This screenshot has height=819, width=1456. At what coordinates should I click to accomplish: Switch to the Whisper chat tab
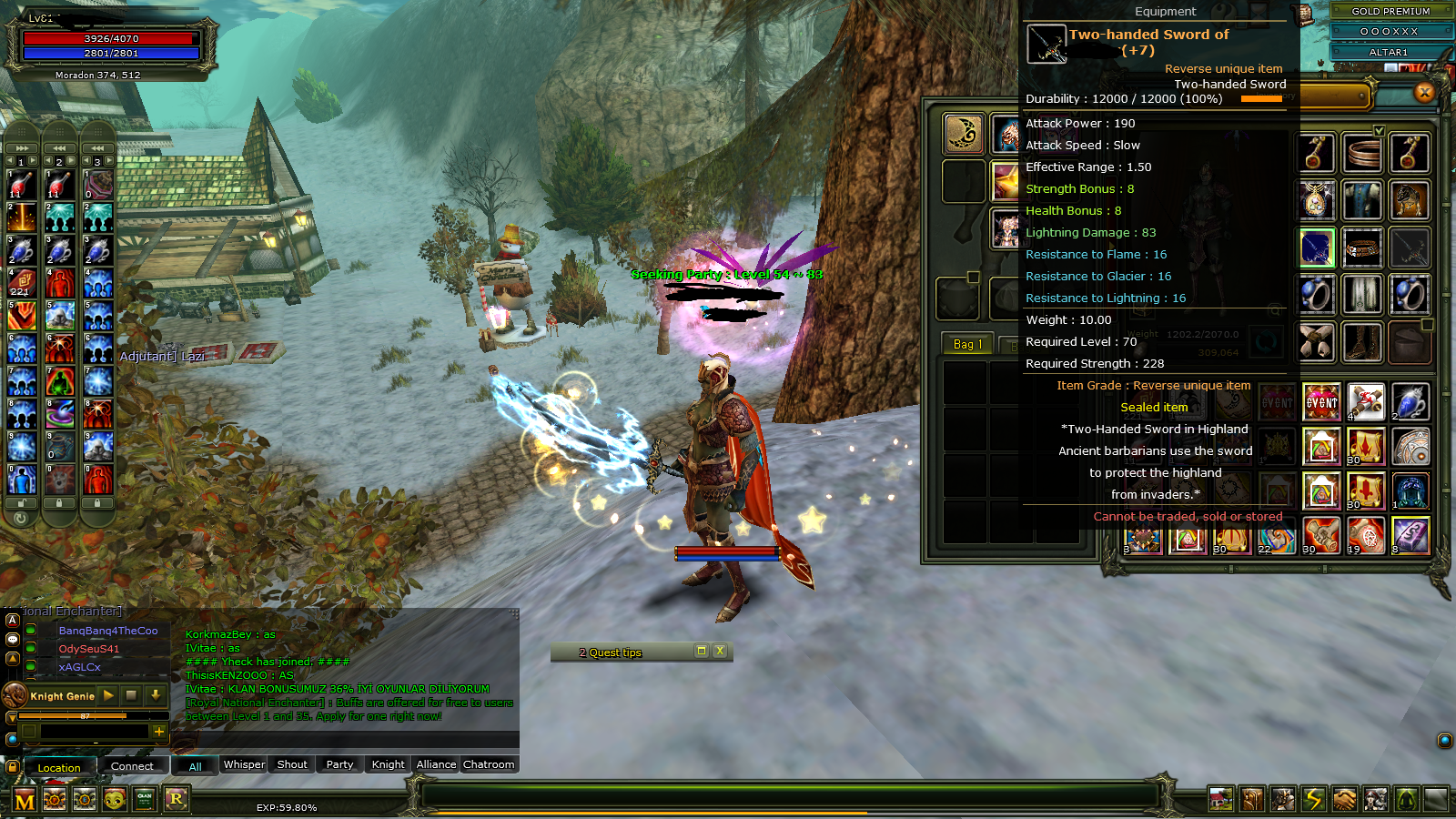243,764
